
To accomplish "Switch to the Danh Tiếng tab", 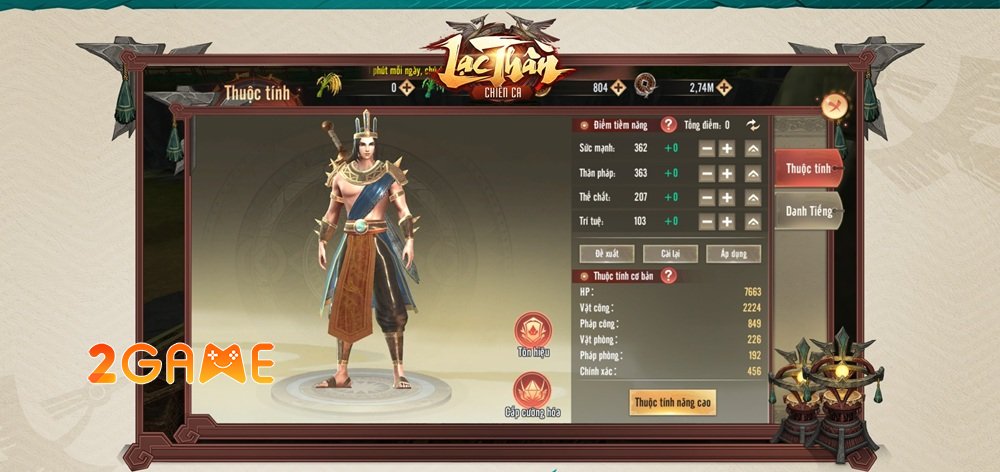I will point(808,211).
